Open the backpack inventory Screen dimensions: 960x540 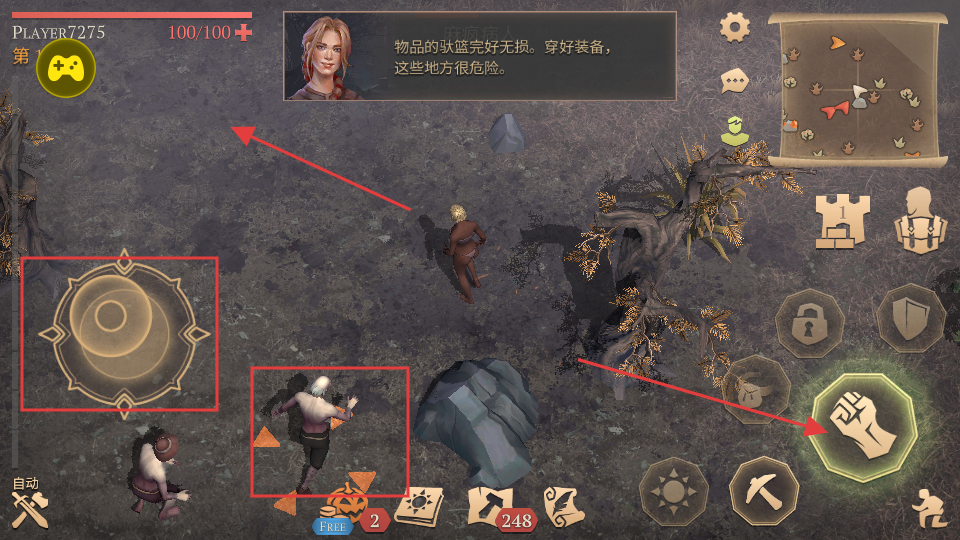coord(920,220)
